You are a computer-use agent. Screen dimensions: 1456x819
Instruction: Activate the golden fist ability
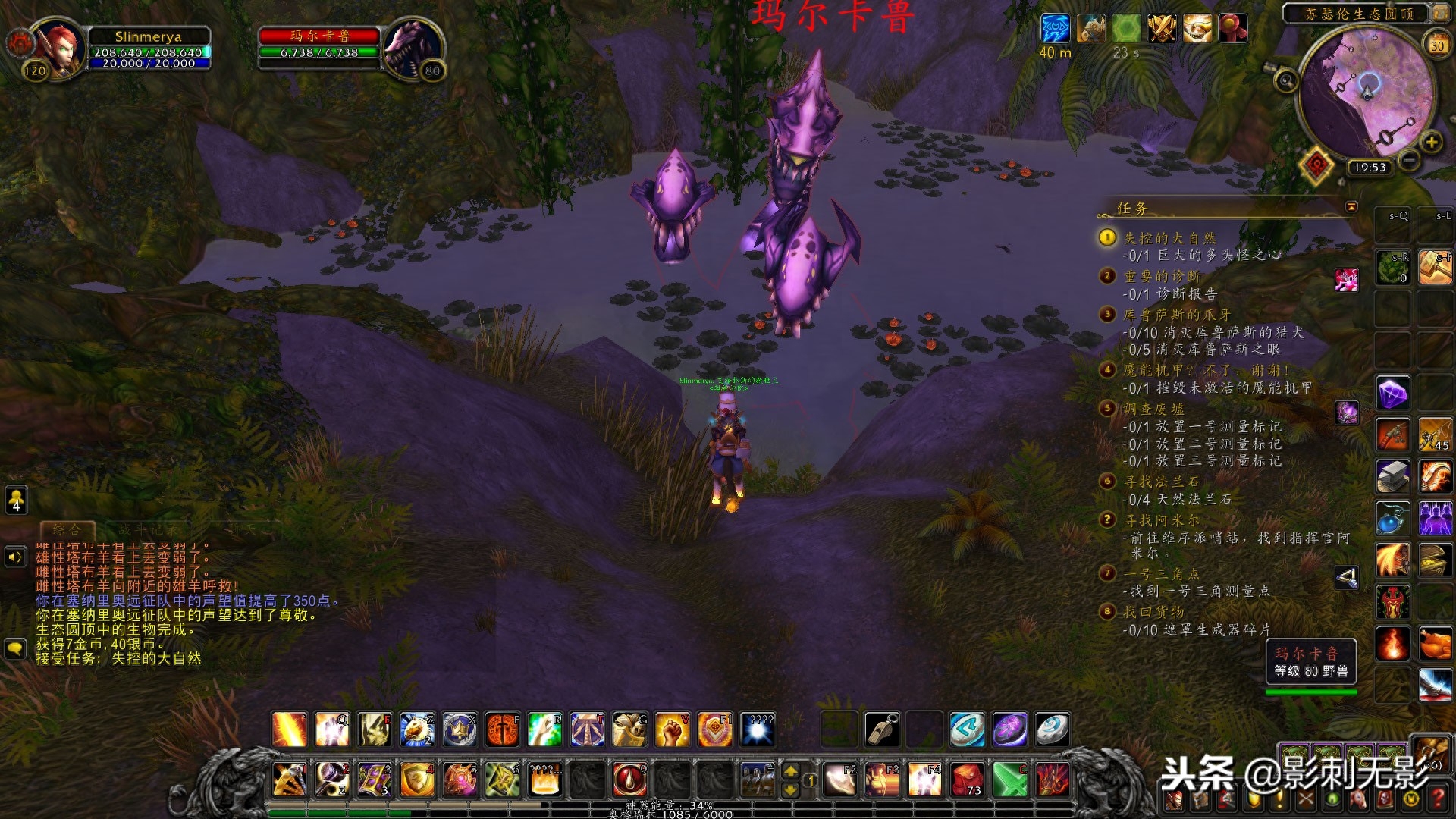[x=672, y=730]
